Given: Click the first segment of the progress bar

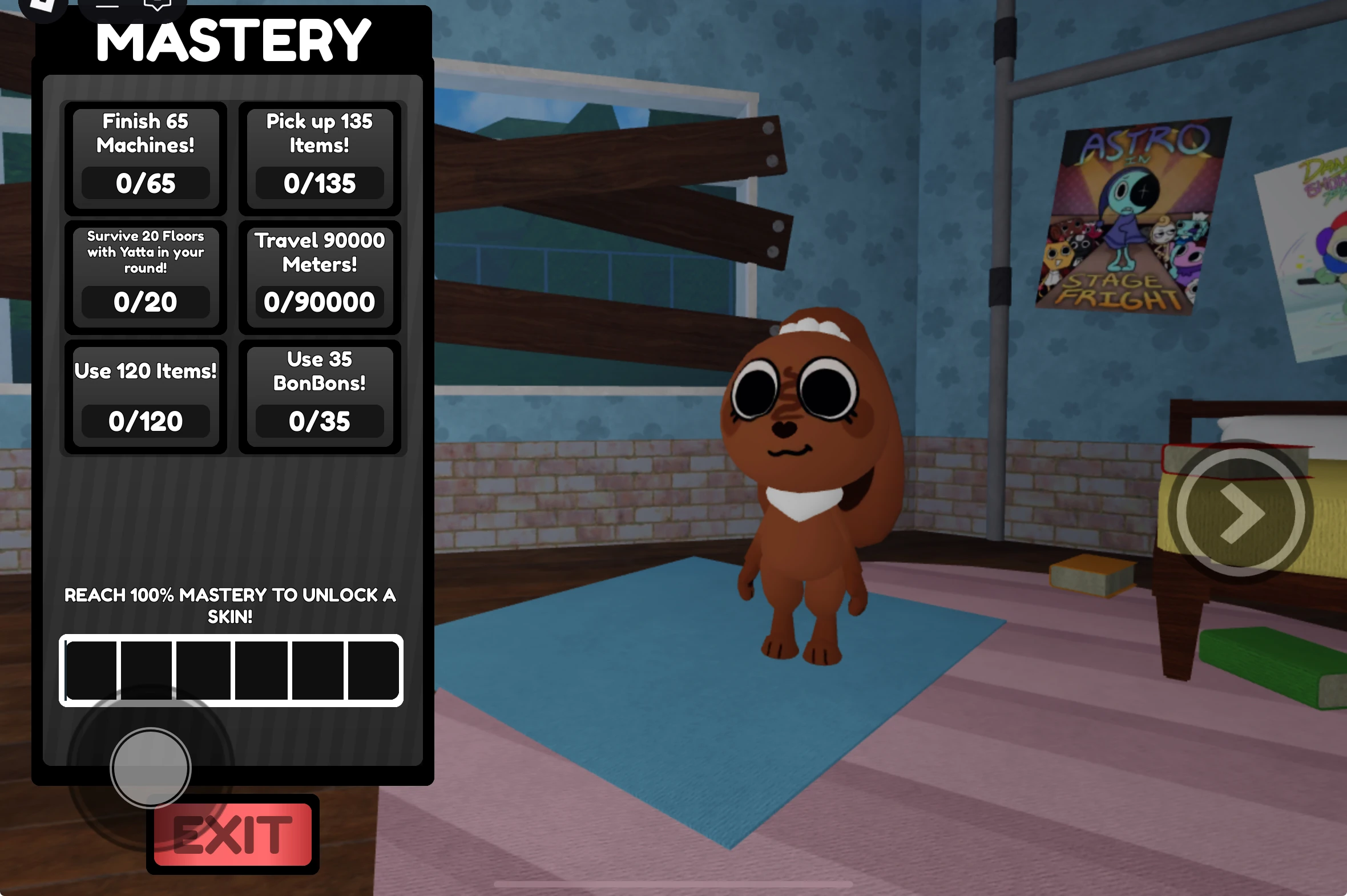Looking at the screenshot, I should coord(93,670).
